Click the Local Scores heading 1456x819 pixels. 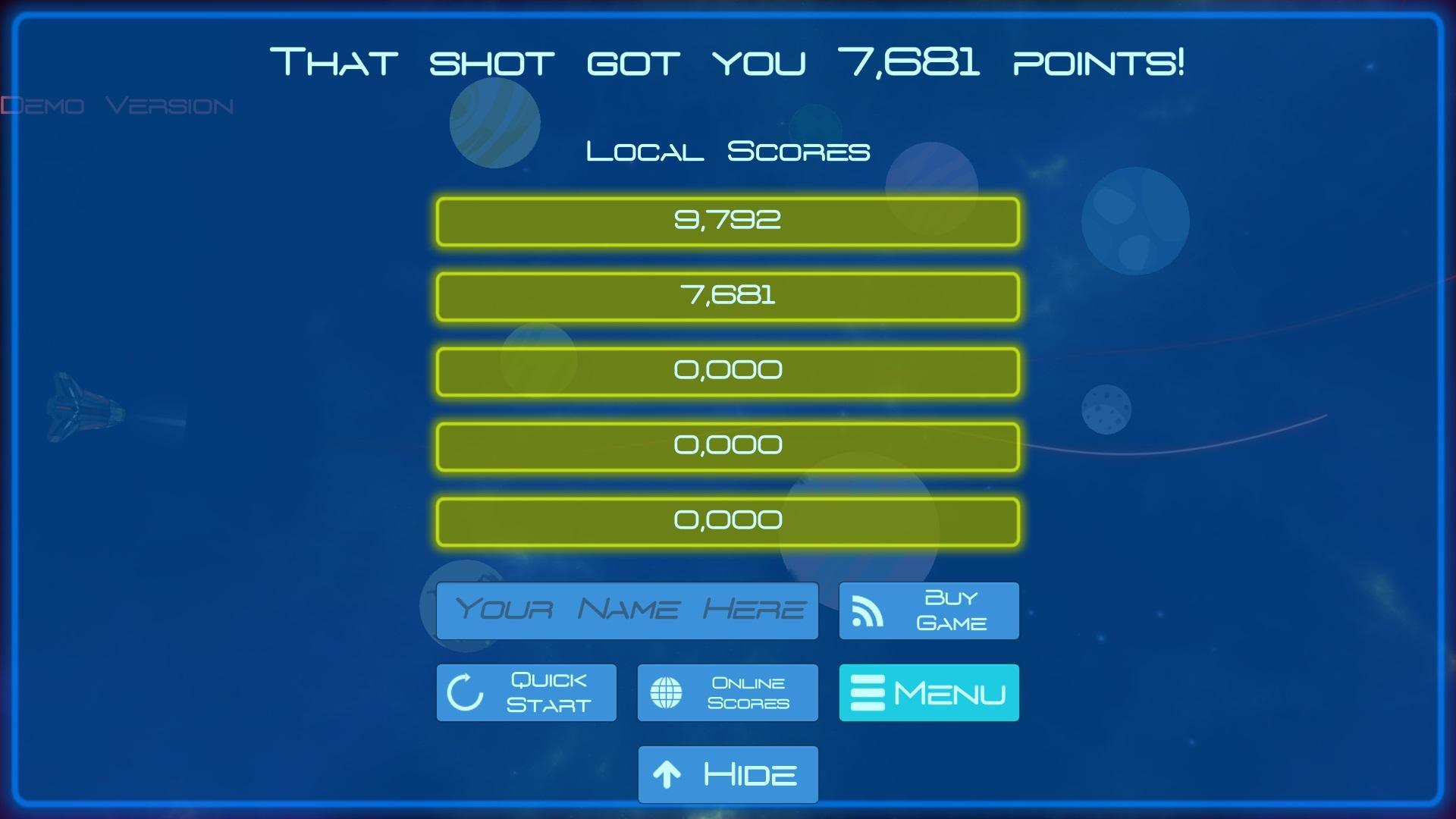[x=728, y=150]
